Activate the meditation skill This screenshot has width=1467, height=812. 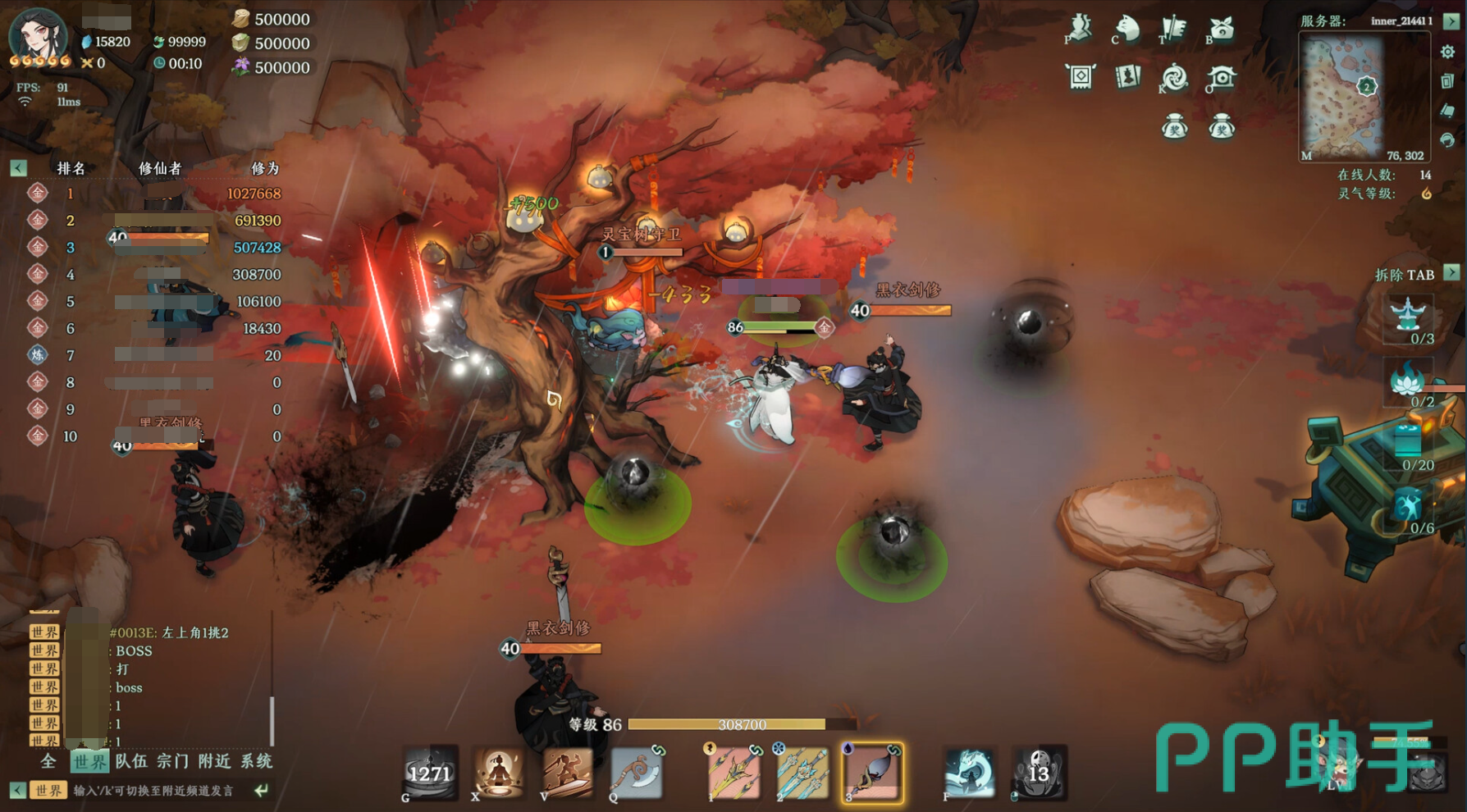point(498,773)
